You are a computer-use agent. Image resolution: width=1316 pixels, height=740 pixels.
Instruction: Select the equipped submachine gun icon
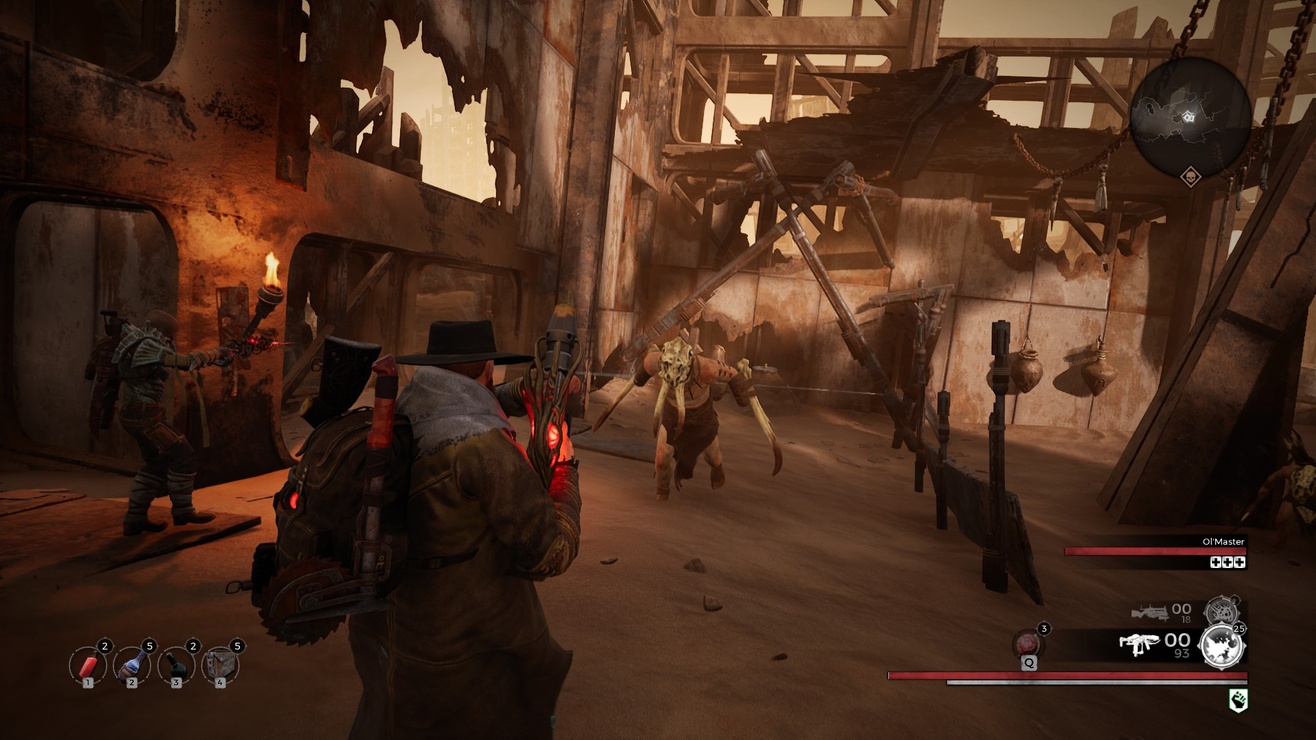[x=1140, y=643]
